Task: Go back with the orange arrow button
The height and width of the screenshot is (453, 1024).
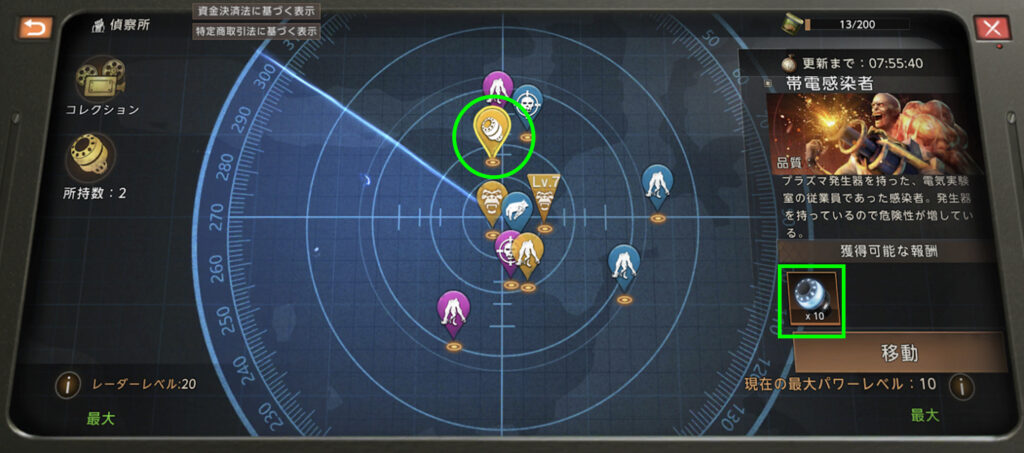Action: [x=34, y=27]
